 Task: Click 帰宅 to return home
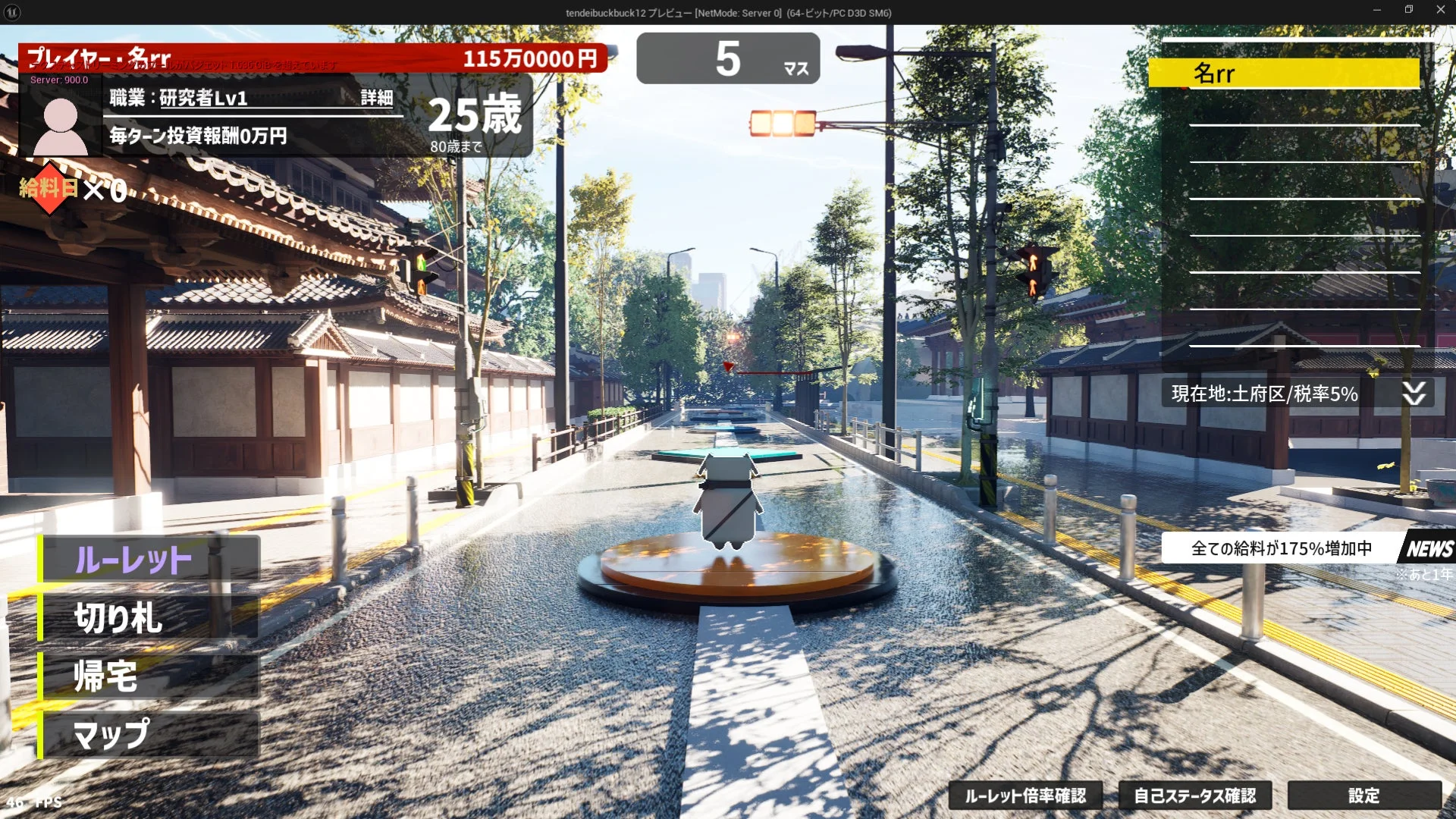[x=106, y=677]
